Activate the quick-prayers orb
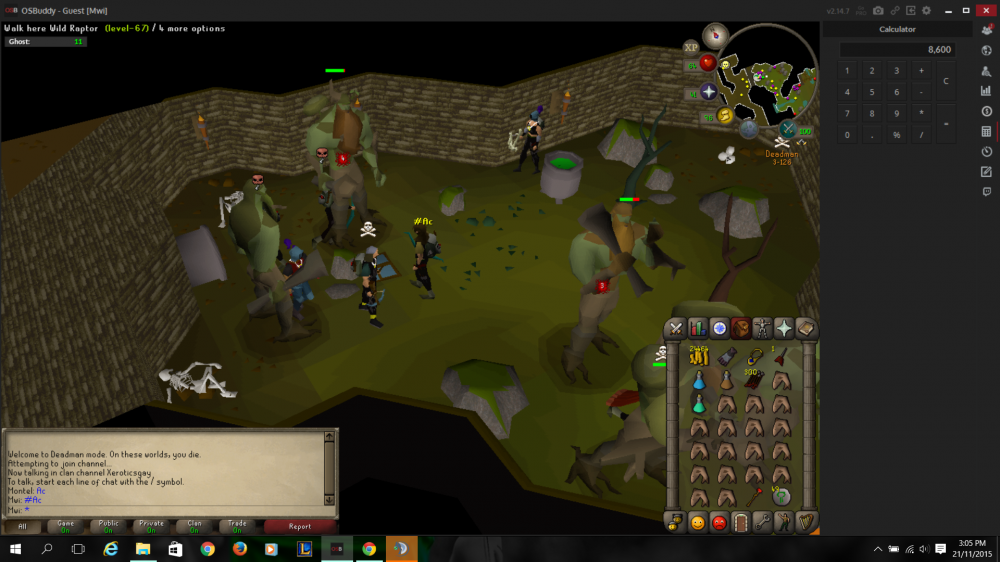Screen dimensions: 1000x562 click(708, 93)
